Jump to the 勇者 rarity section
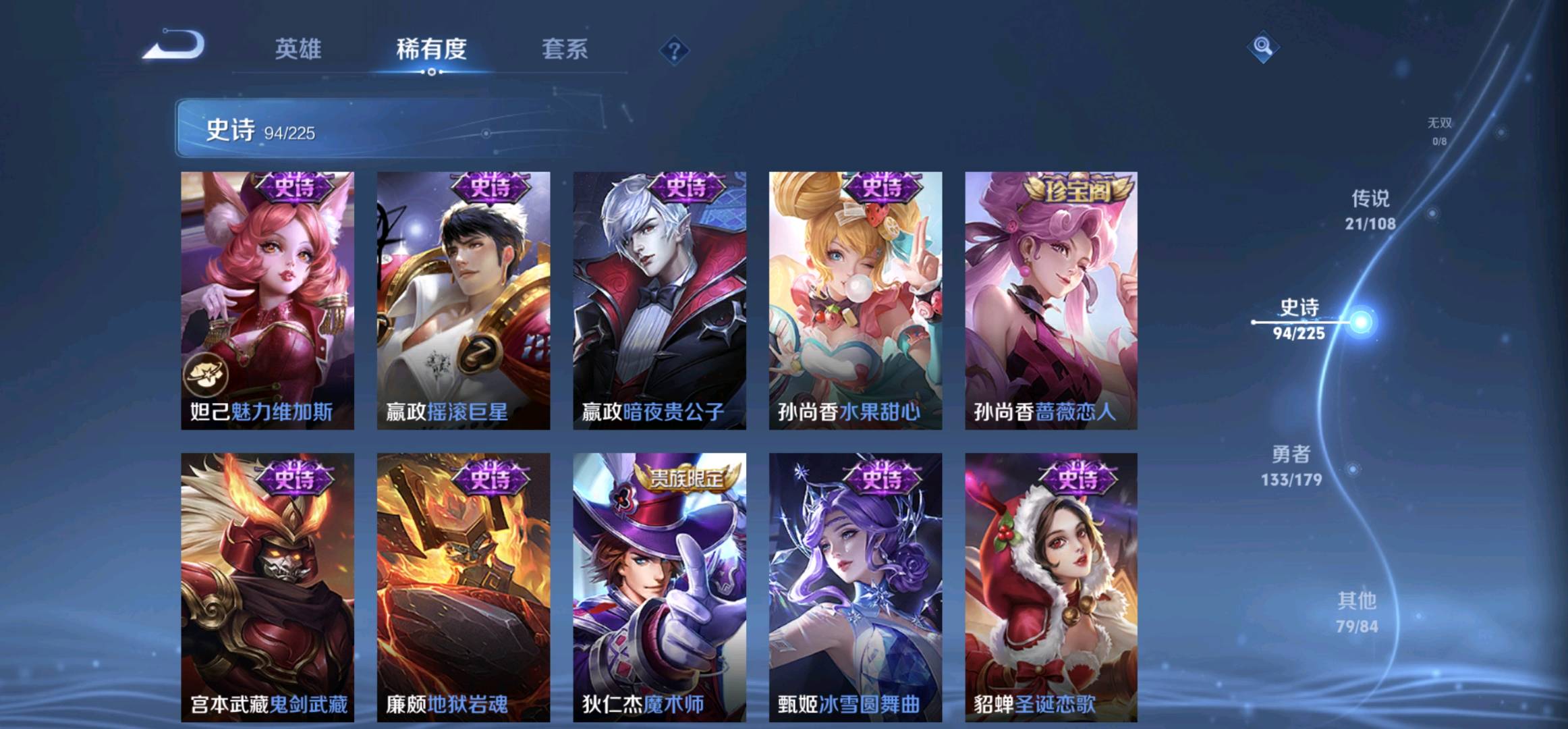This screenshot has width=1568, height=729. [x=1291, y=465]
